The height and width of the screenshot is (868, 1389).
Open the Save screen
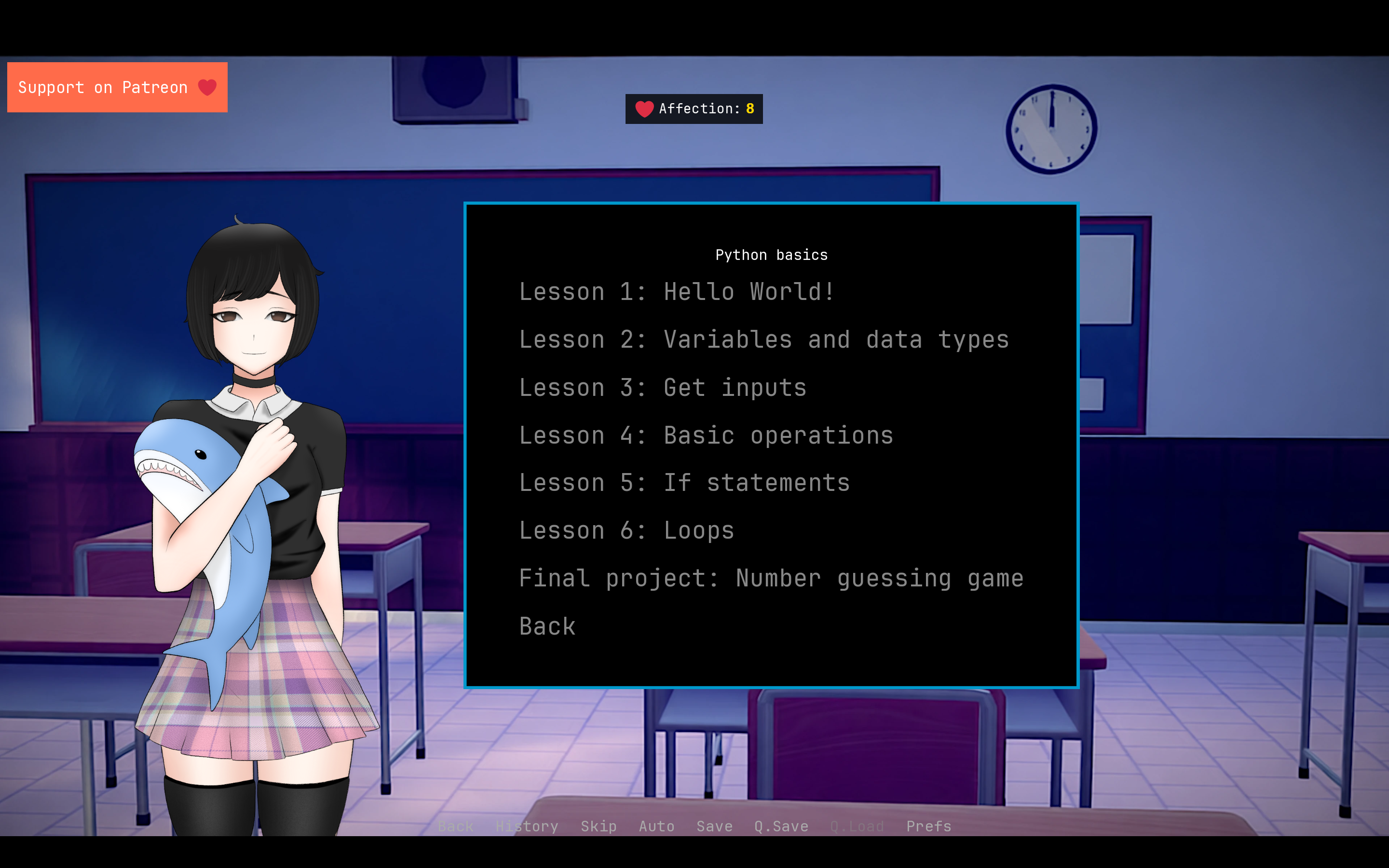(x=714, y=826)
